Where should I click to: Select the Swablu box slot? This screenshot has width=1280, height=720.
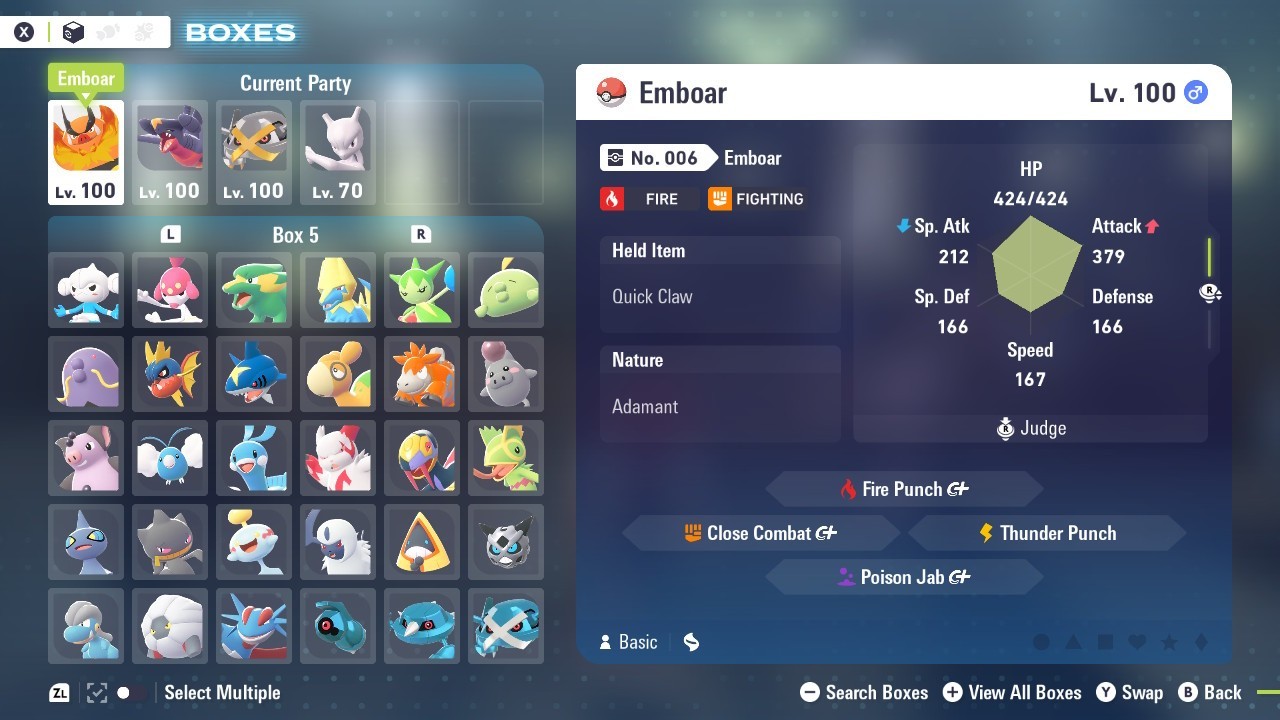[x=170, y=458]
